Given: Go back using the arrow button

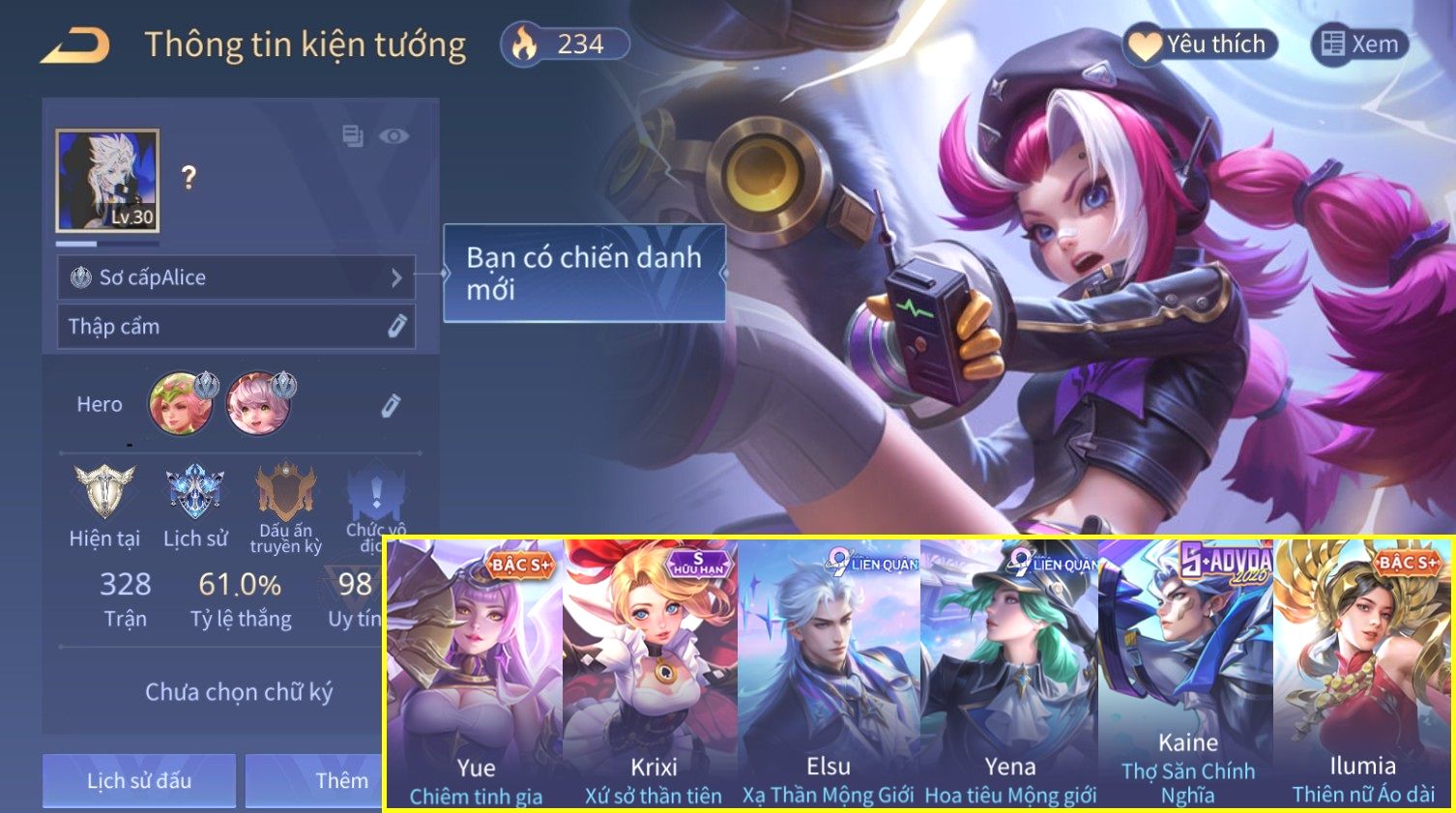Looking at the screenshot, I should pyautogui.click(x=75, y=45).
